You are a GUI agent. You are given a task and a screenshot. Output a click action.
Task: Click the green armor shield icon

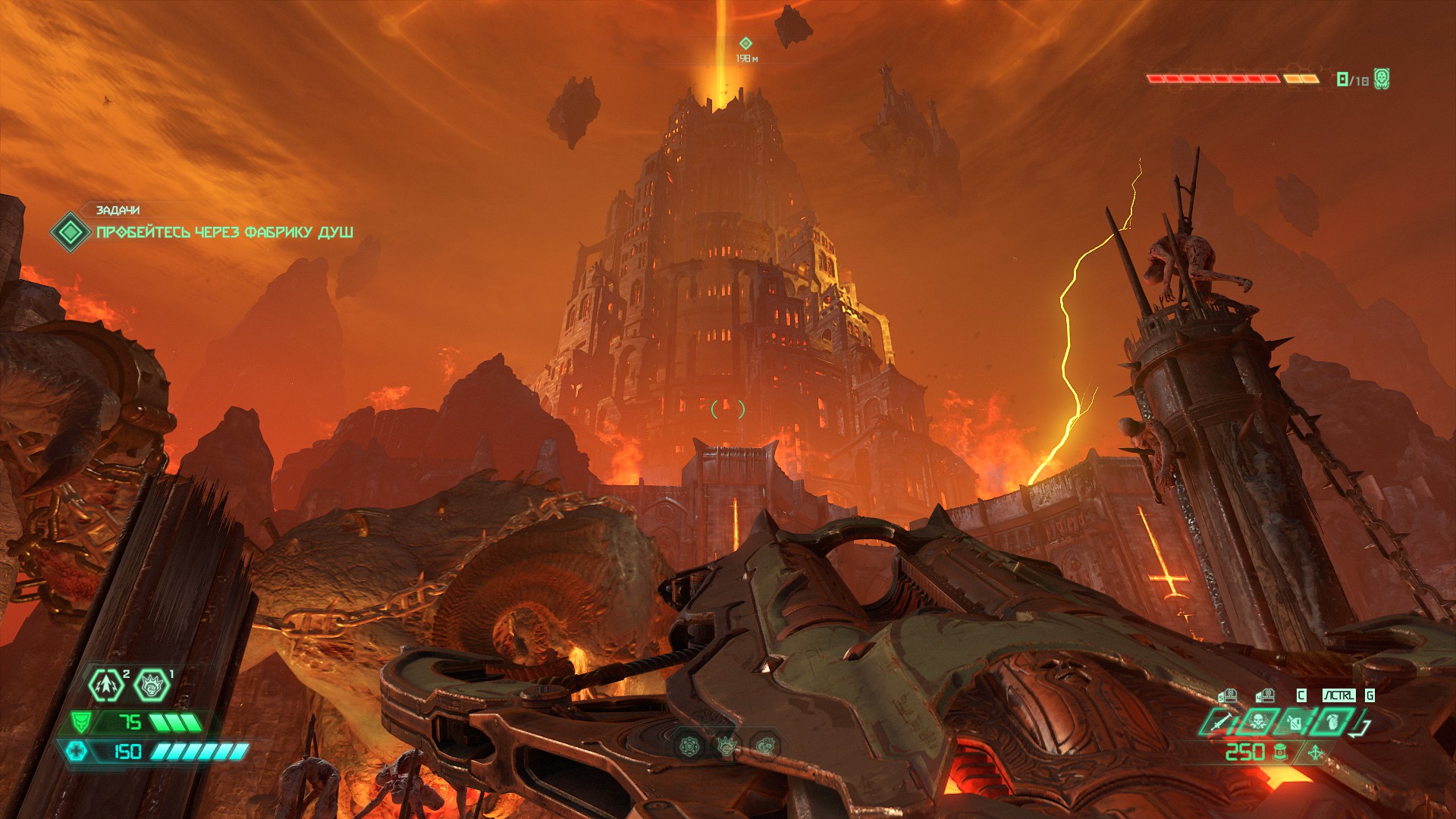click(80, 721)
